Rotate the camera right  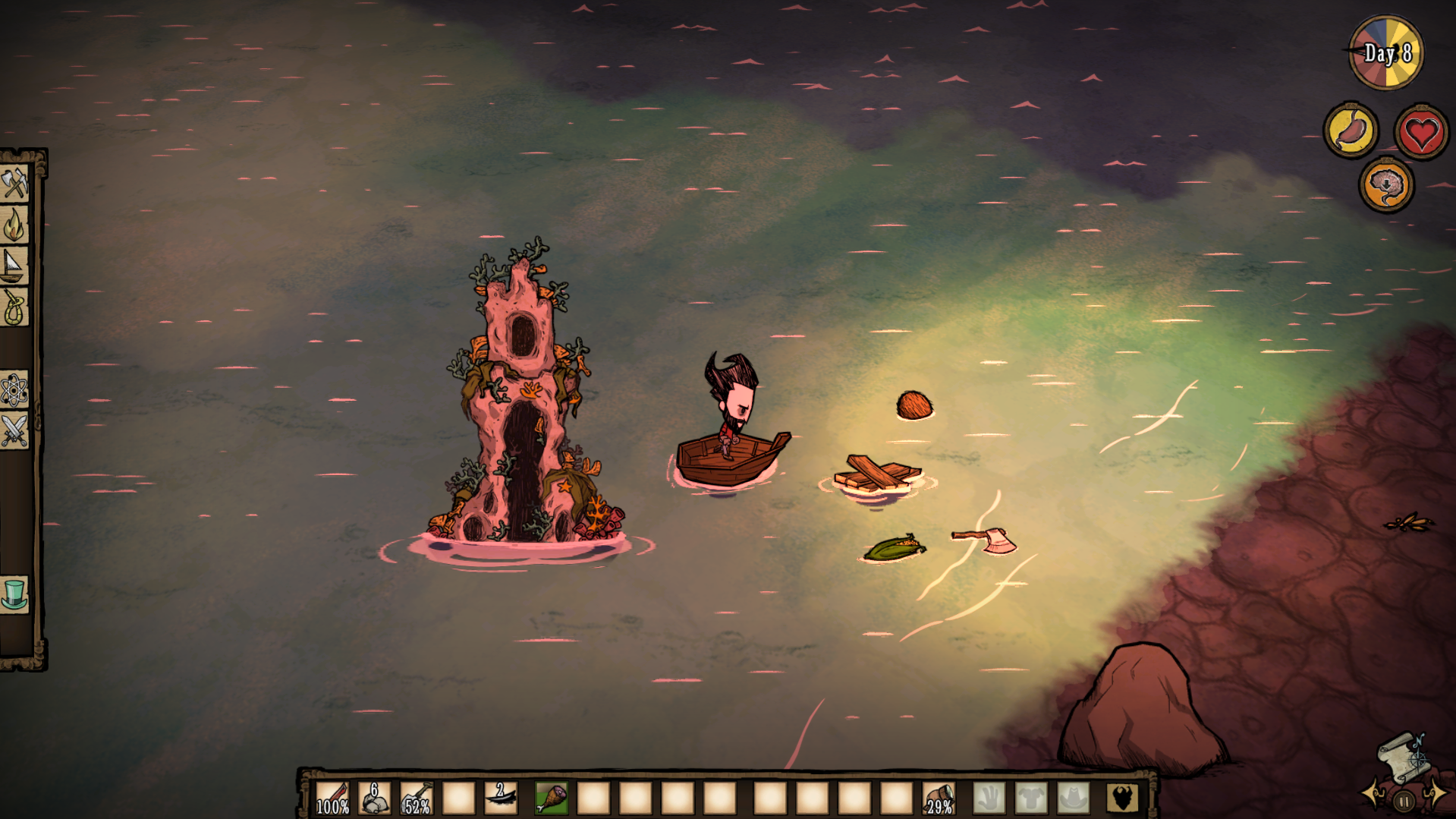(1435, 795)
